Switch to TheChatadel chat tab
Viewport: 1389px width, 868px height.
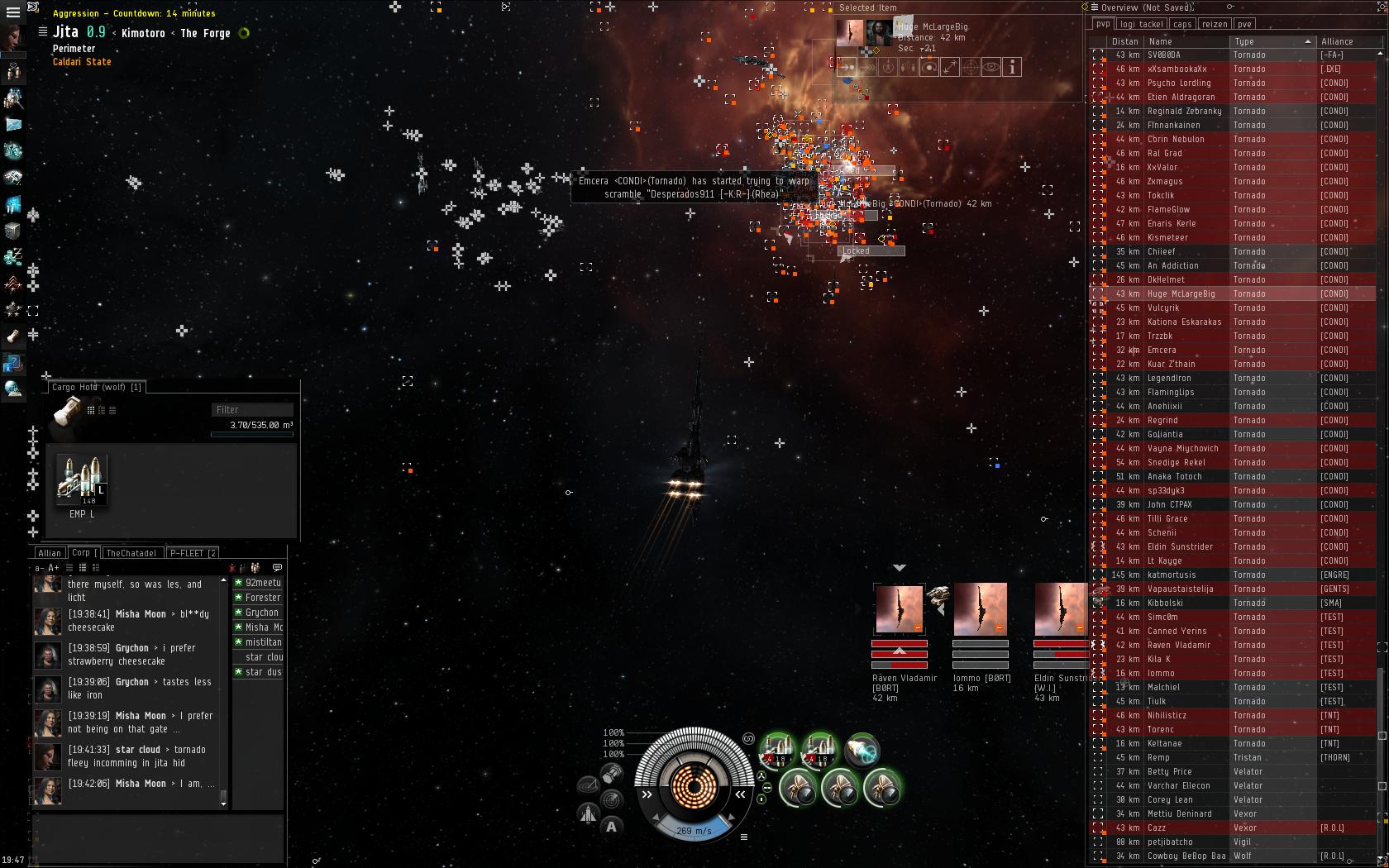131,553
